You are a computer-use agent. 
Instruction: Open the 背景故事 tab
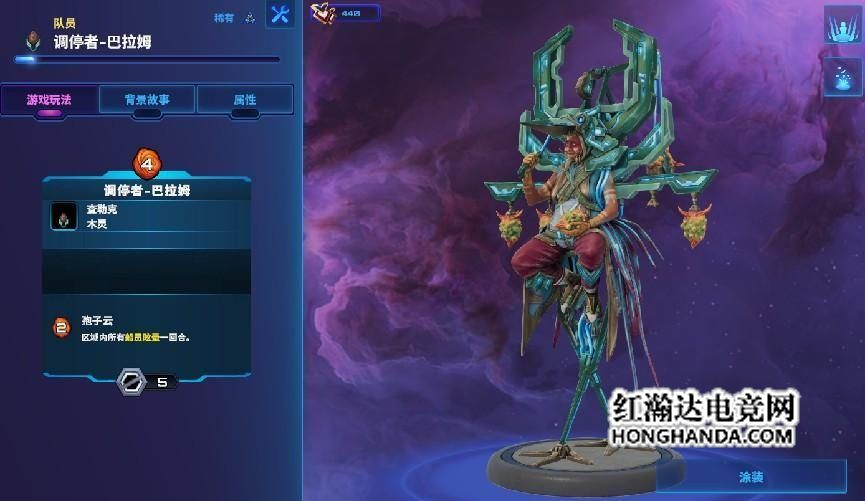[147, 100]
